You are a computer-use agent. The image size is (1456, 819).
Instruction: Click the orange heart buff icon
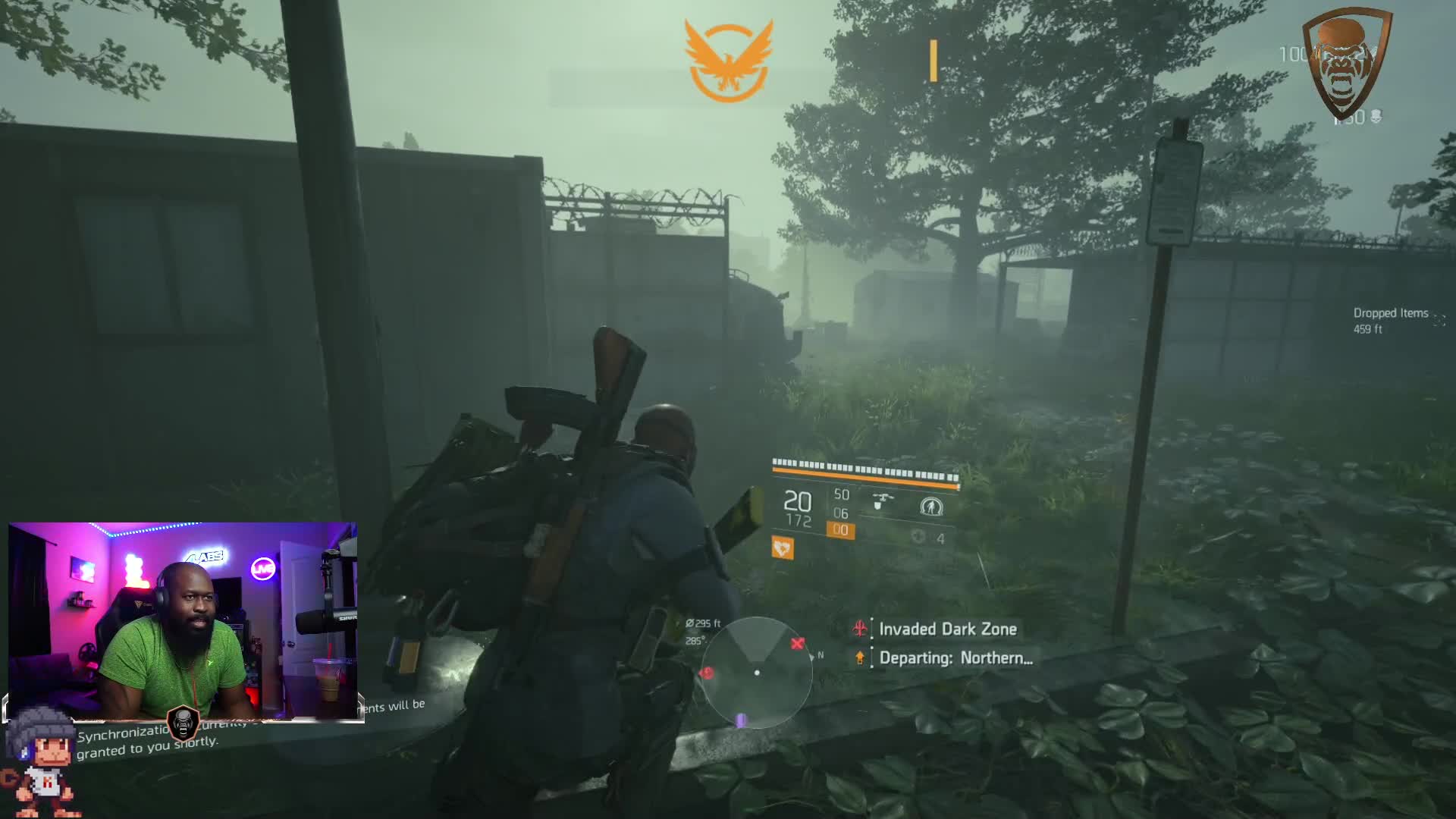(783, 548)
